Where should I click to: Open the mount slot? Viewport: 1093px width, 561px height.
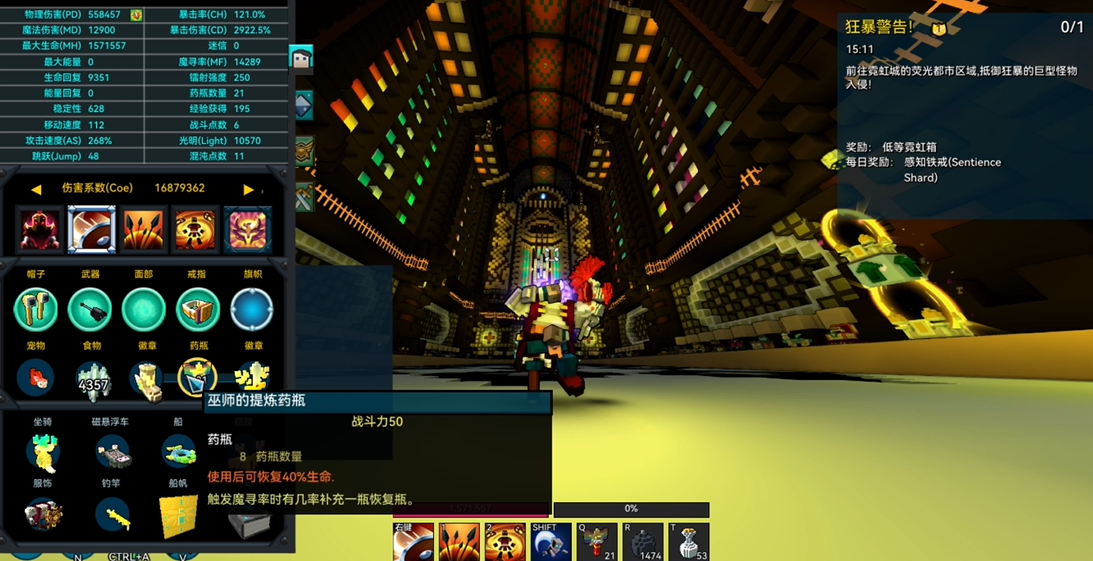(x=43, y=452)
